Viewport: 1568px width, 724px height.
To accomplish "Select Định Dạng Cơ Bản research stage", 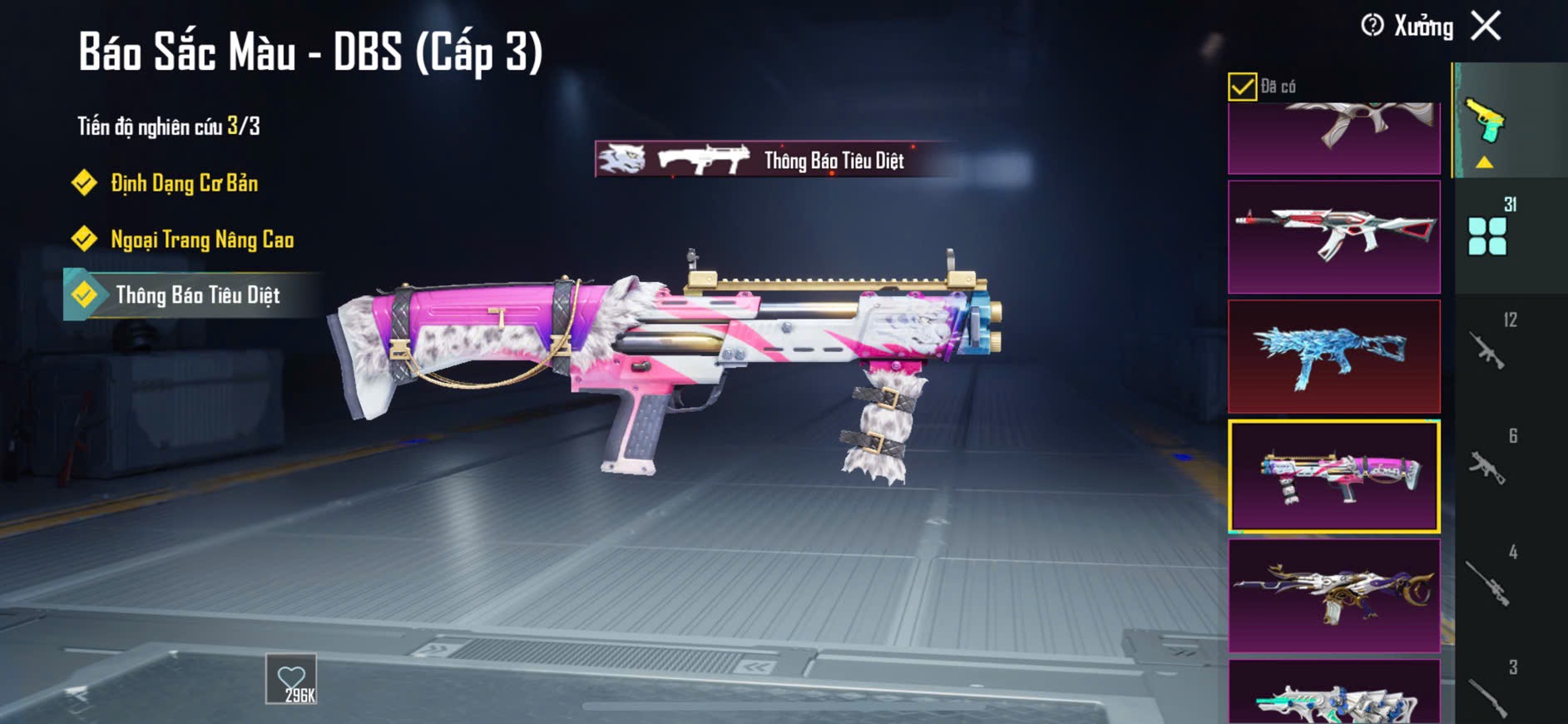I will (x=184, y=183).
